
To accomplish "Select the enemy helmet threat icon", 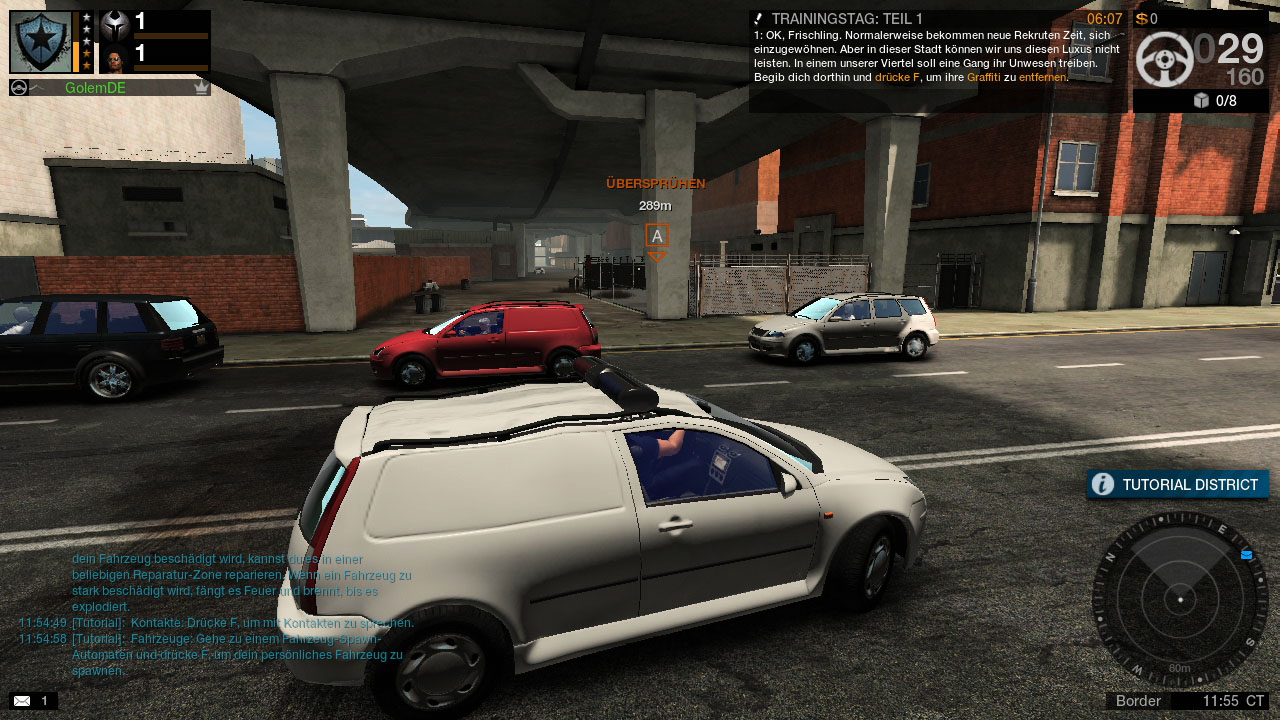I will point(115,26).
